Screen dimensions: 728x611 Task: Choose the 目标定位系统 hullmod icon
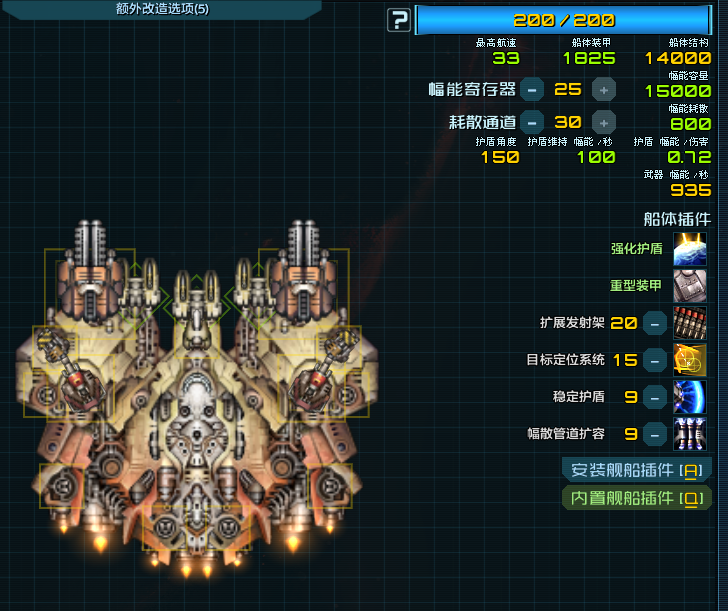(x=690, y=360)
